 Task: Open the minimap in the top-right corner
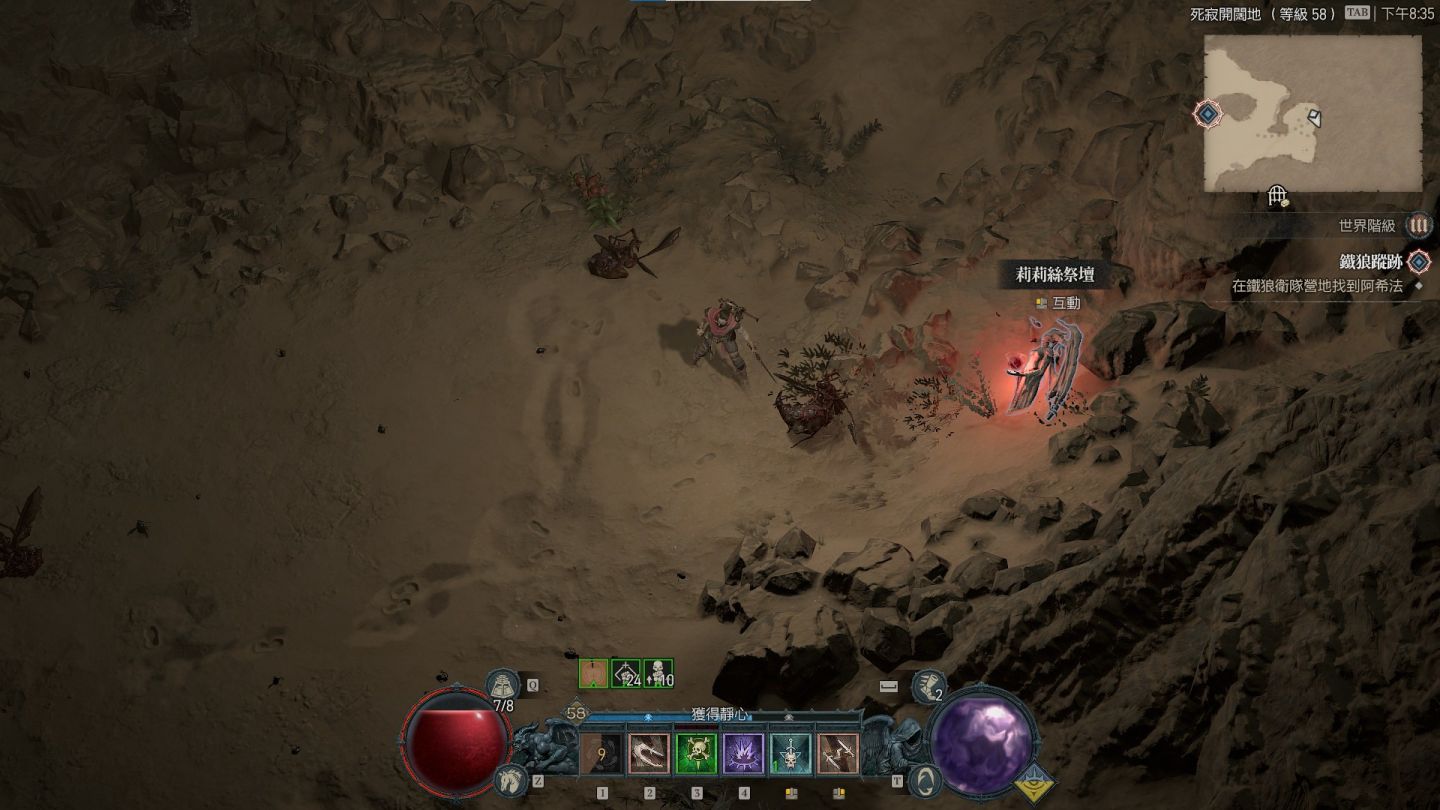1312,113
